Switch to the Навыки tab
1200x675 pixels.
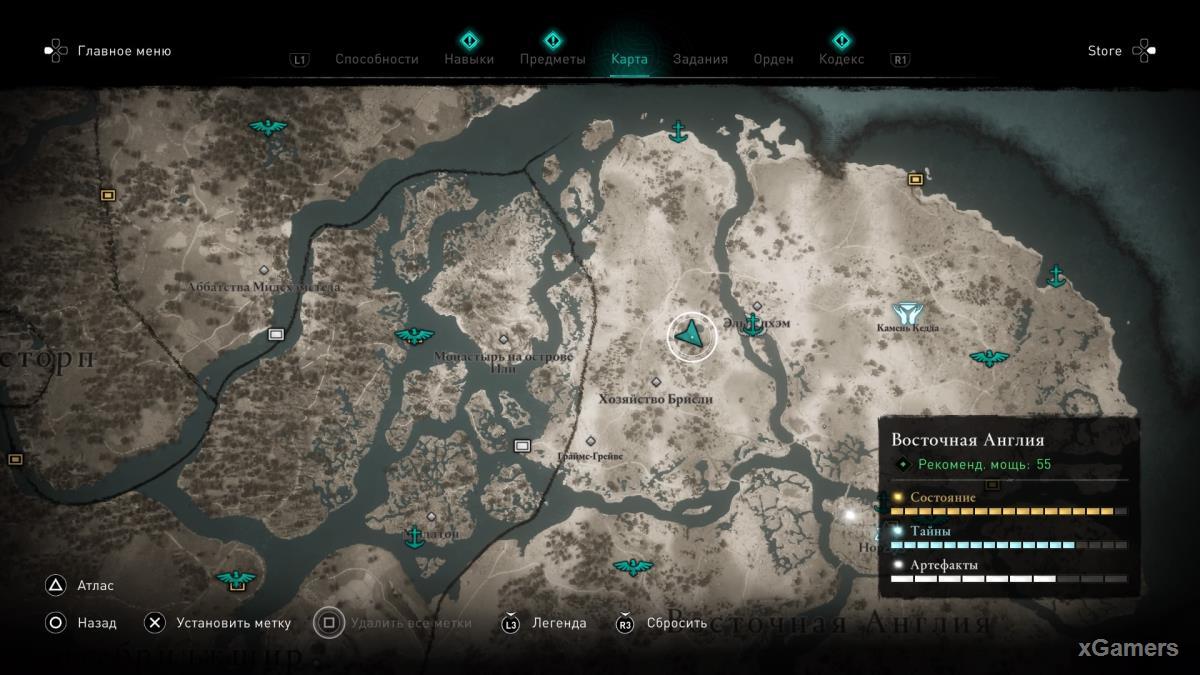(469, 59)
